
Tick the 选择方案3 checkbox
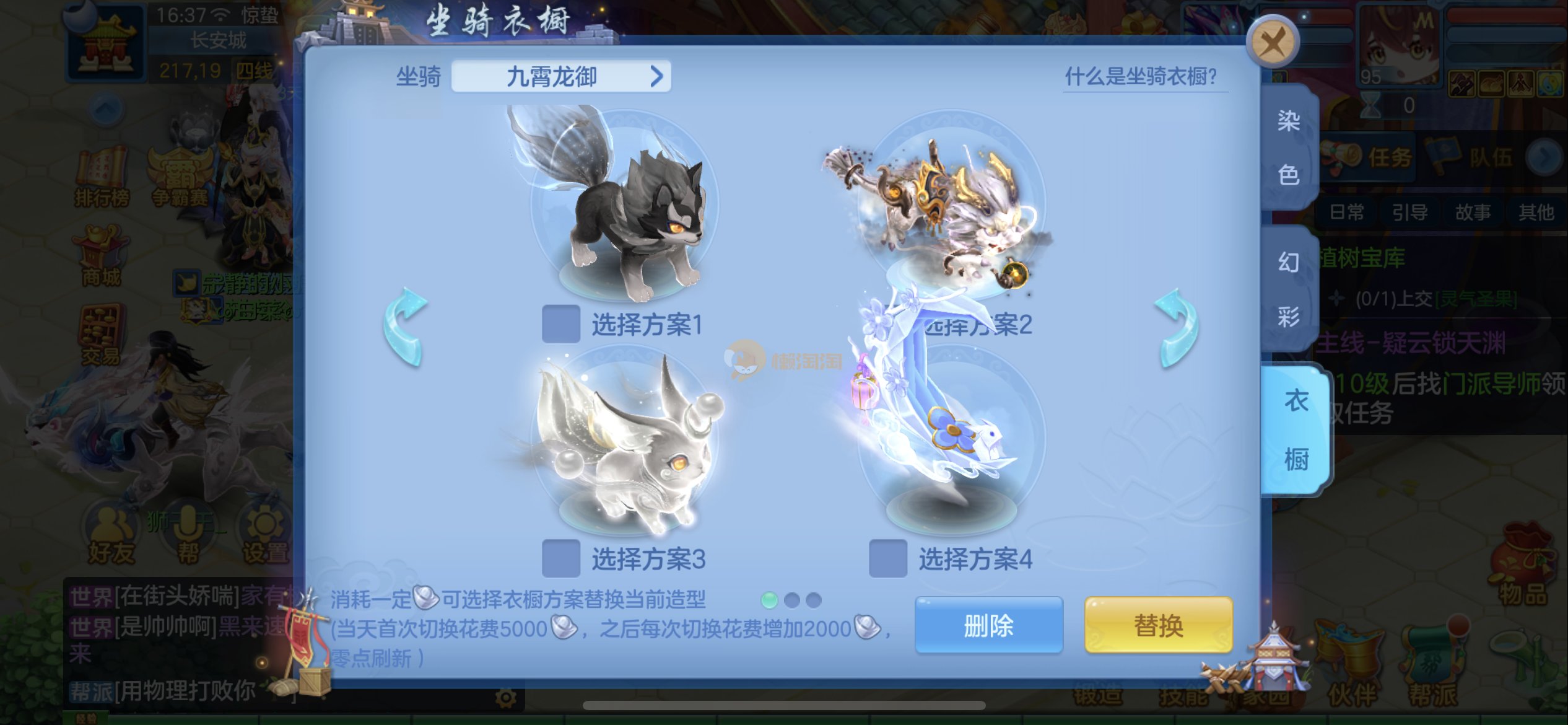(x=560, y=558)
